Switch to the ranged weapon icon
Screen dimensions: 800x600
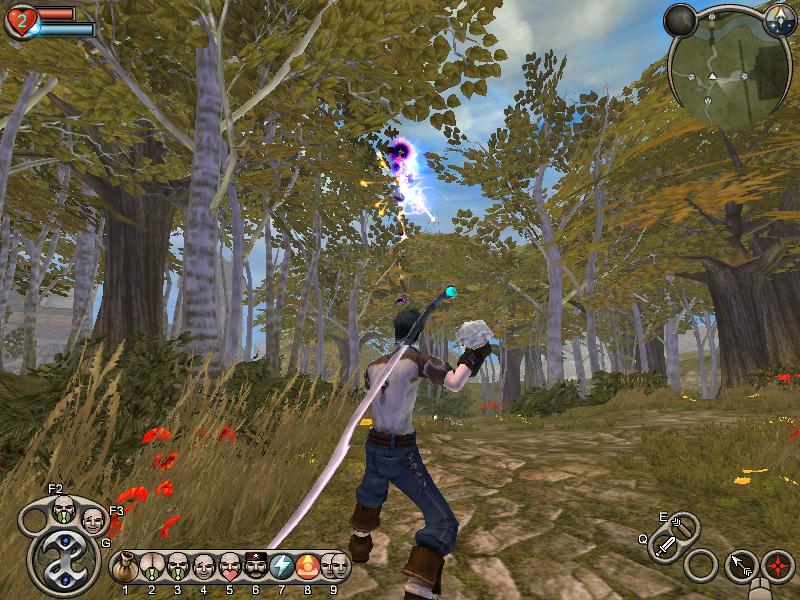point(684,525)
